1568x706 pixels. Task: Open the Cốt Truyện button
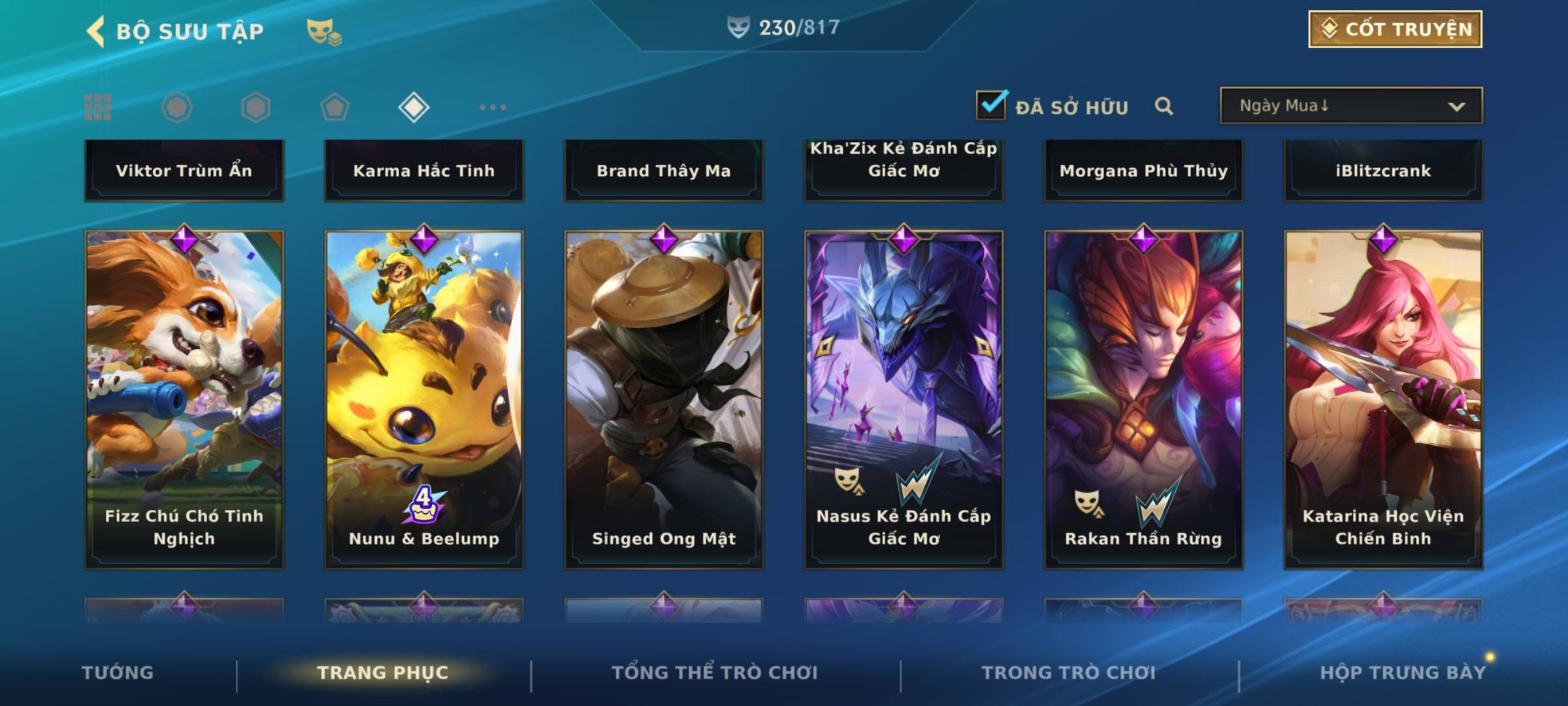pyautogui.click(x=1395, y=29)
